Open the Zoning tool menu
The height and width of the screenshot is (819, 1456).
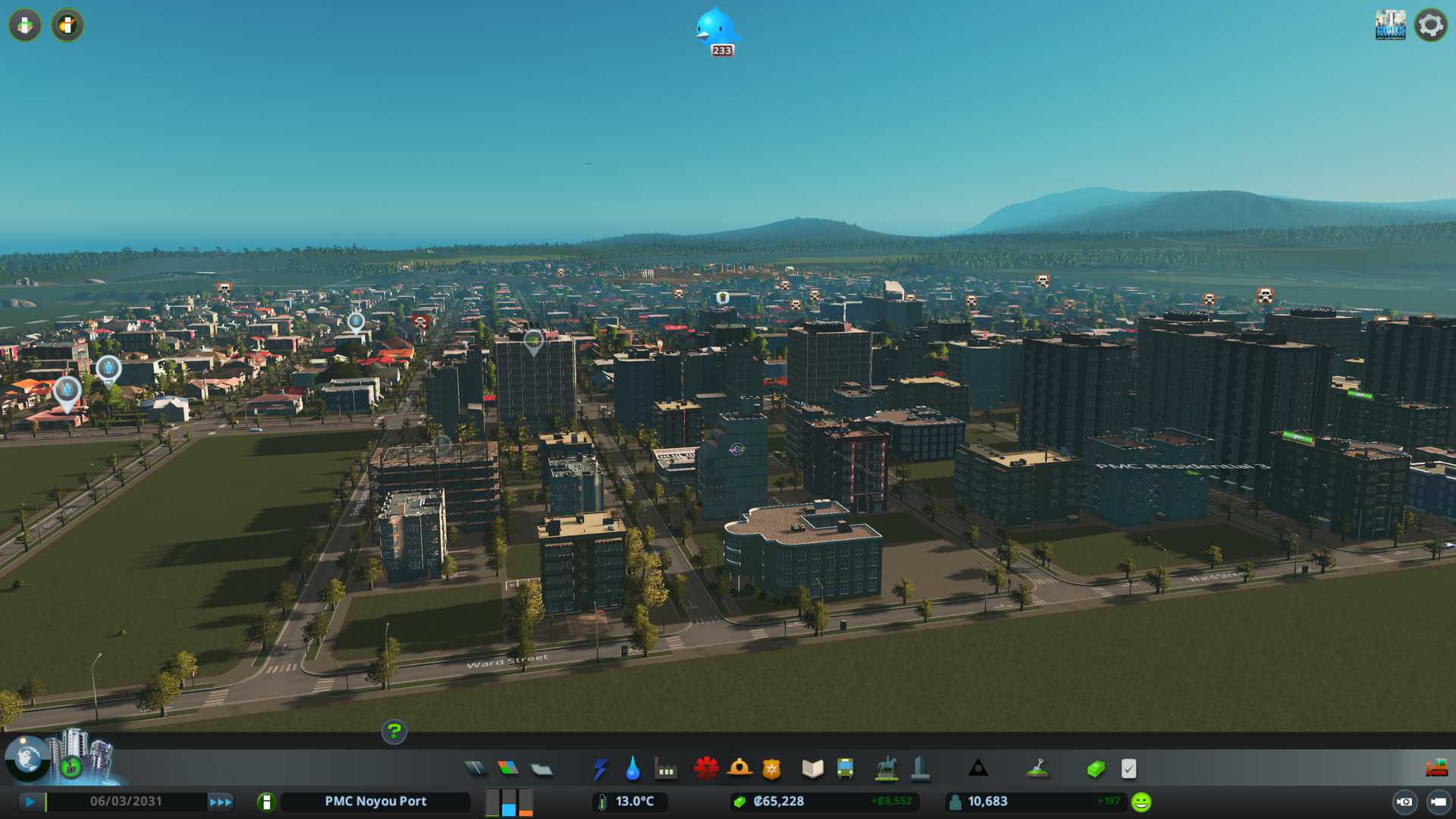coord(508,769)
